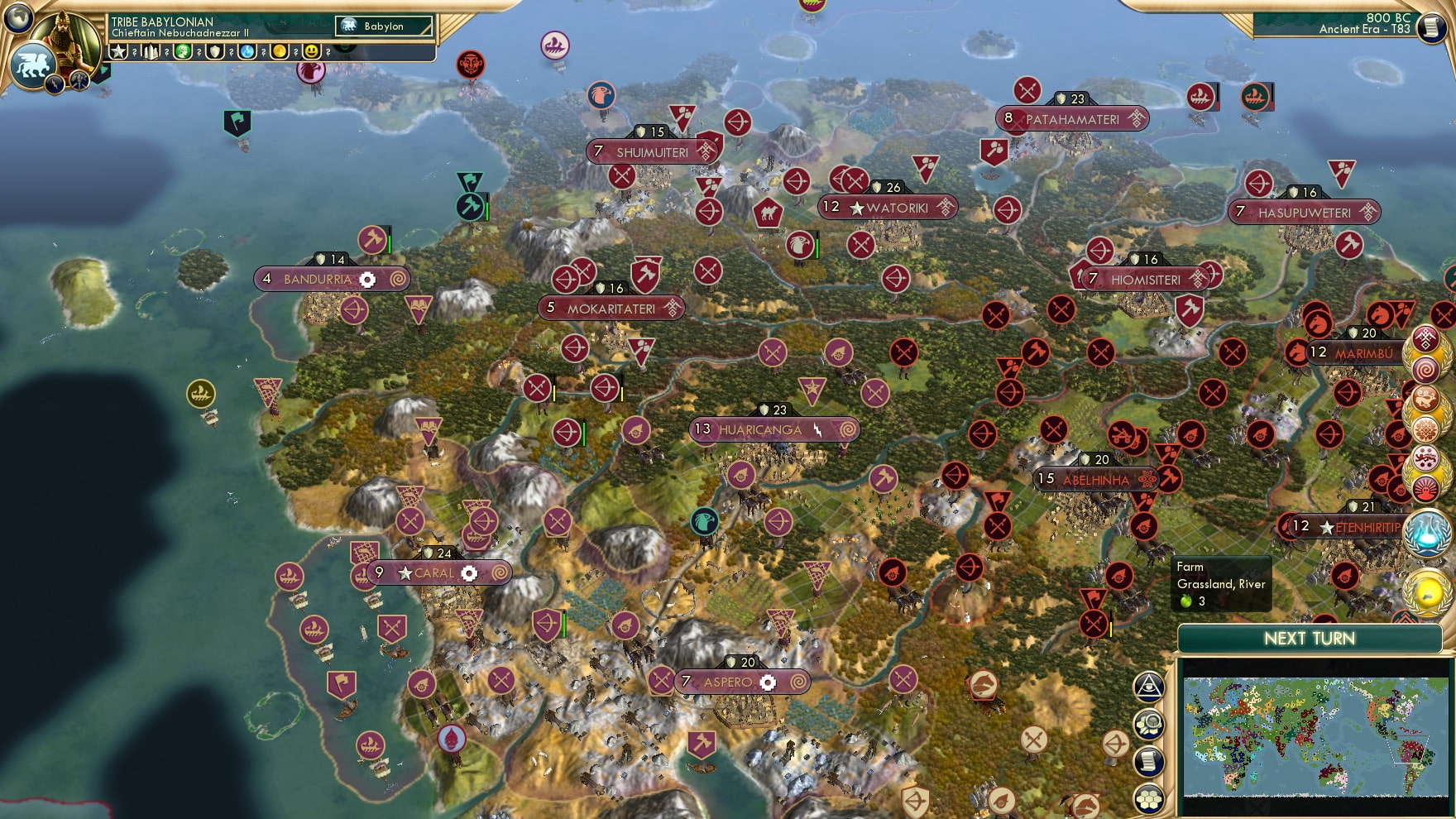The image size is (1456, 819).
Task: Toggle strategic view with the hex grid icon
Action: tap(1150, 795)
